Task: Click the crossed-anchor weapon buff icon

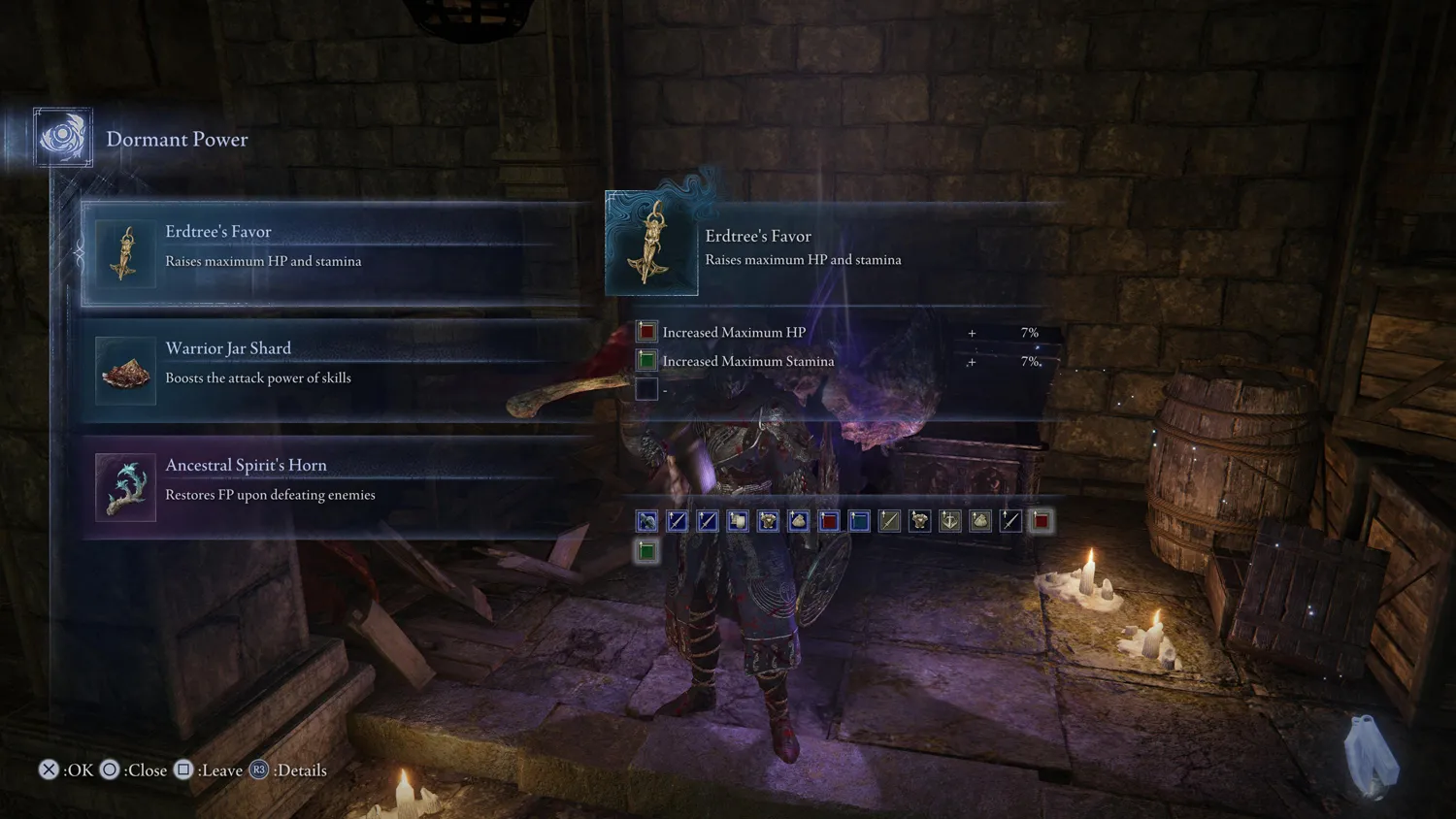Action: 949,521
